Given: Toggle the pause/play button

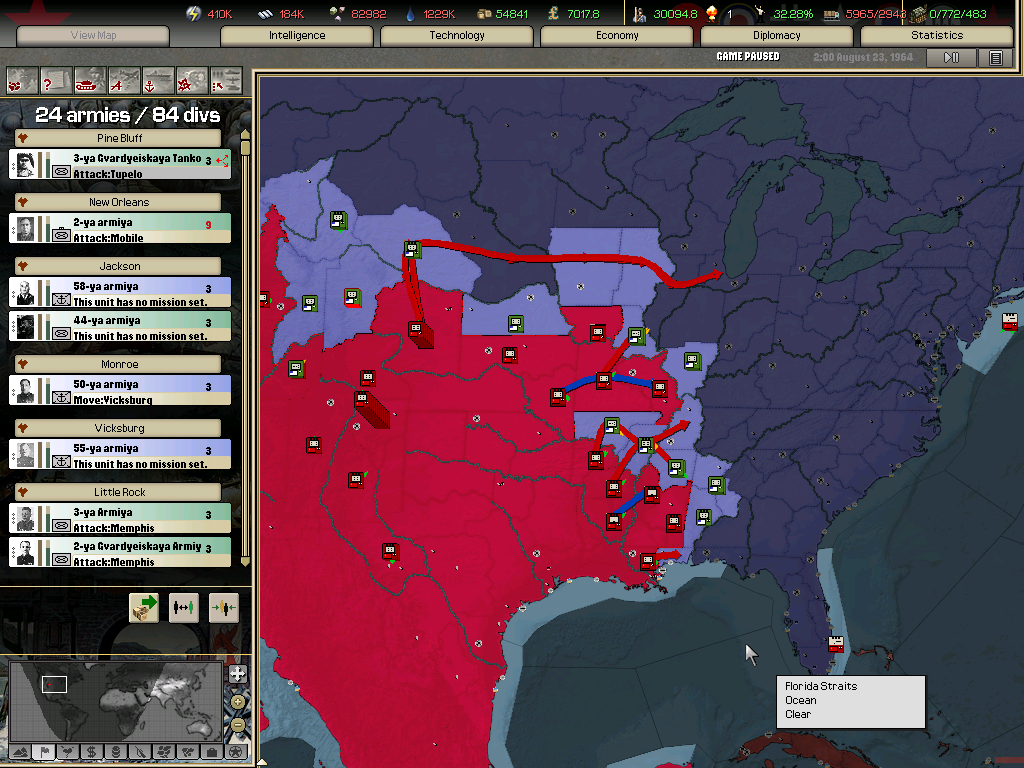Looking at the screenshot, I should coord(951,58).
